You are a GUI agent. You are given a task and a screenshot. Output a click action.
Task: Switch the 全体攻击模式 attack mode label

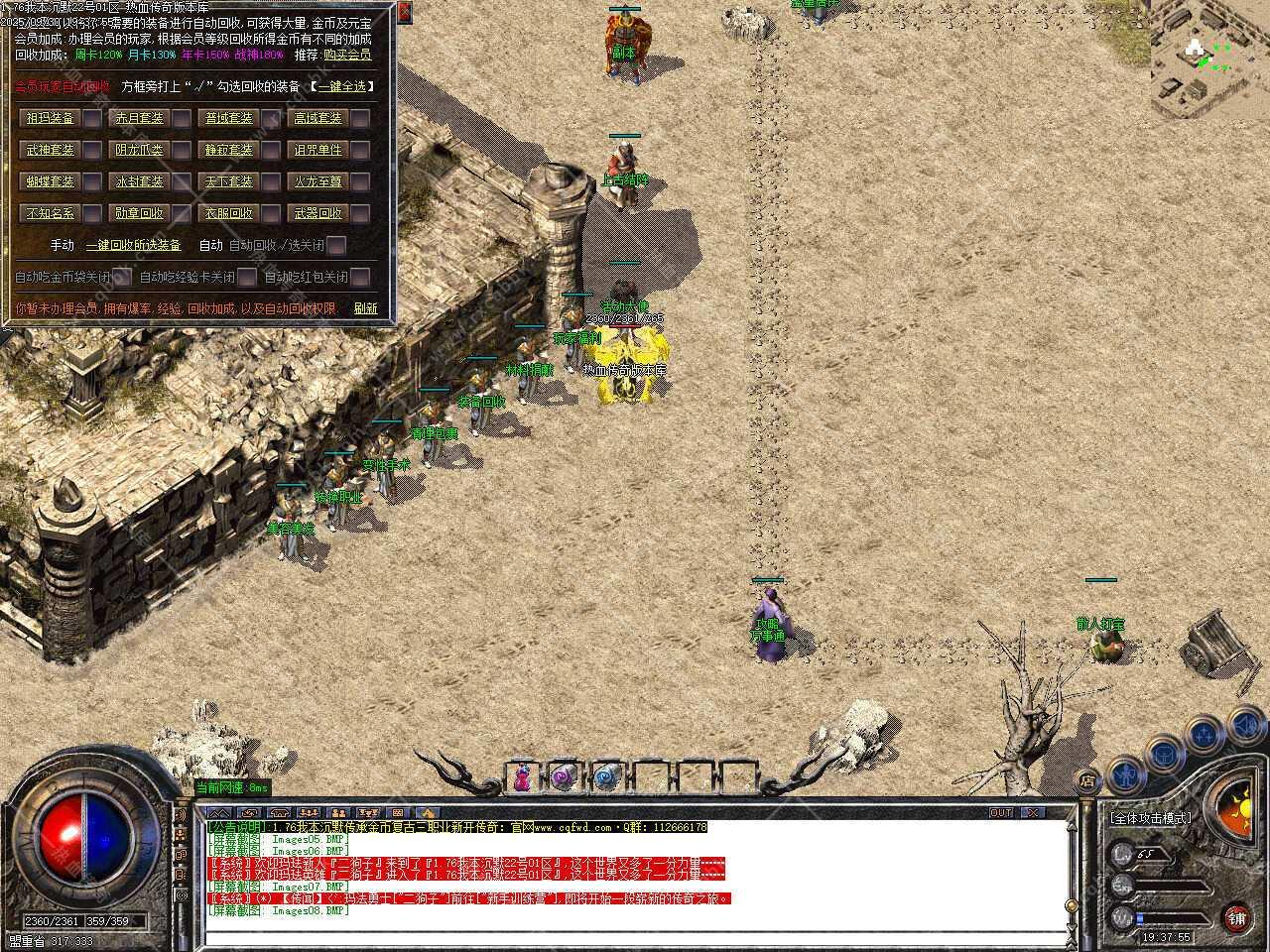pos(1150,818)
